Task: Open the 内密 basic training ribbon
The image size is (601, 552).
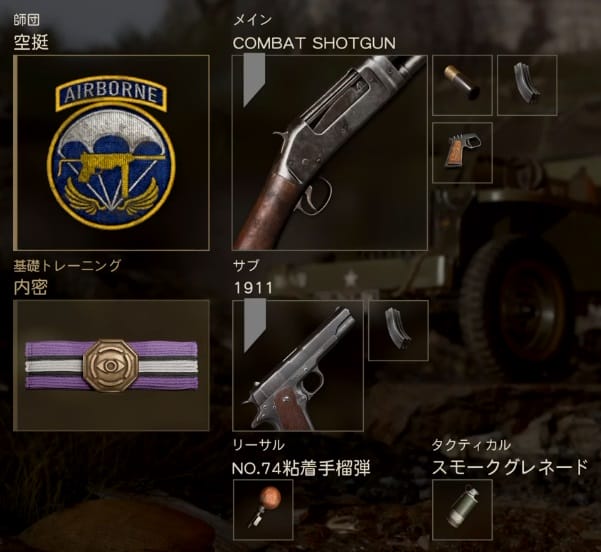Action: tap(111, 365)
